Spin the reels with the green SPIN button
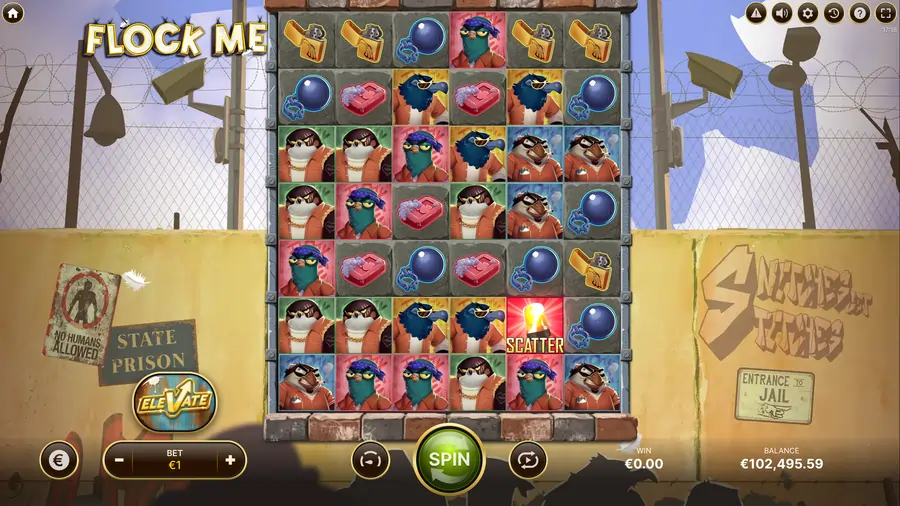Image resolution: width=900 pixels, height=506 pixels. [449, 459]
